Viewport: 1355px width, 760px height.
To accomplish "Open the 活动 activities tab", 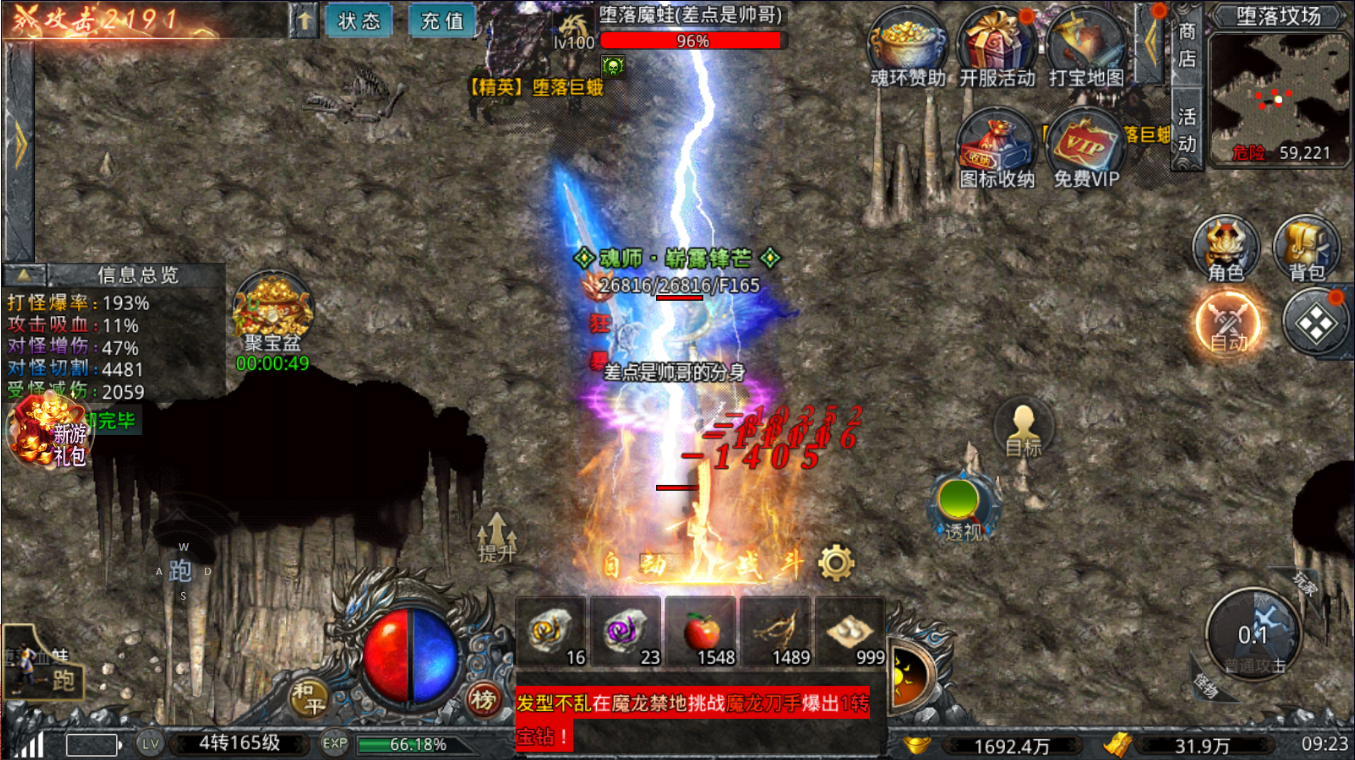I will 1187,130.
